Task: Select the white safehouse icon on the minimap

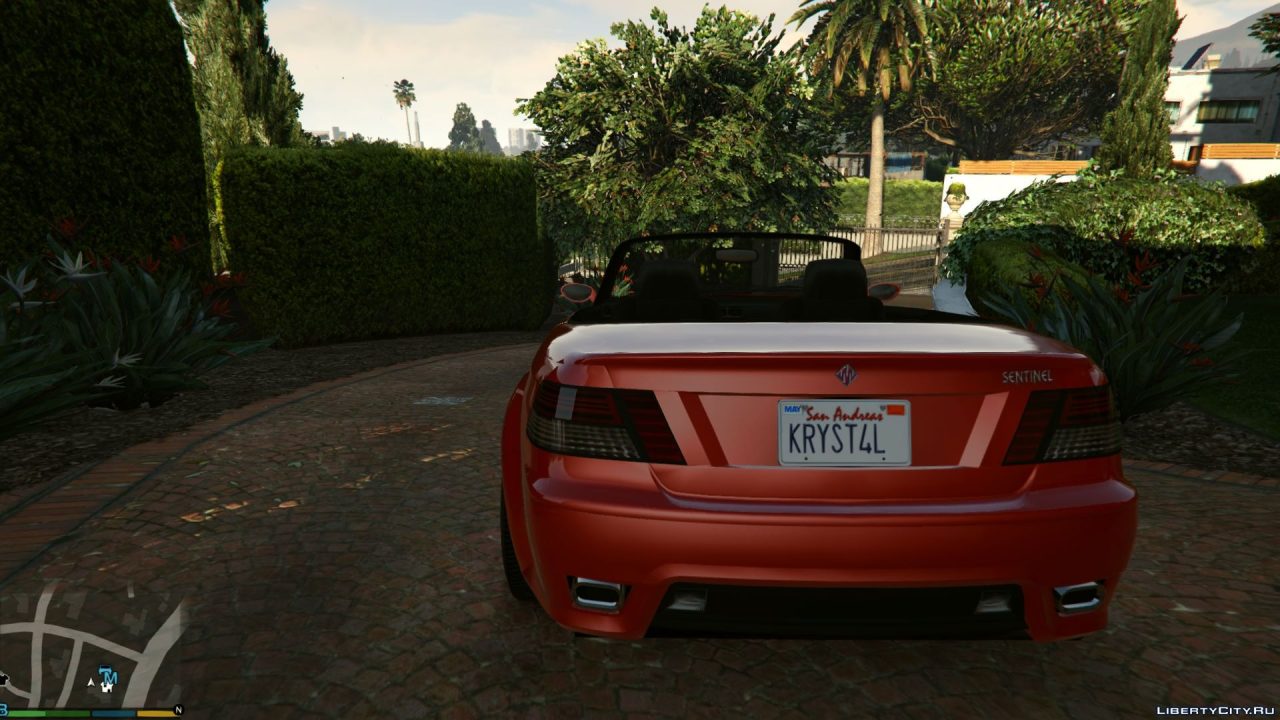Action: 107,688
